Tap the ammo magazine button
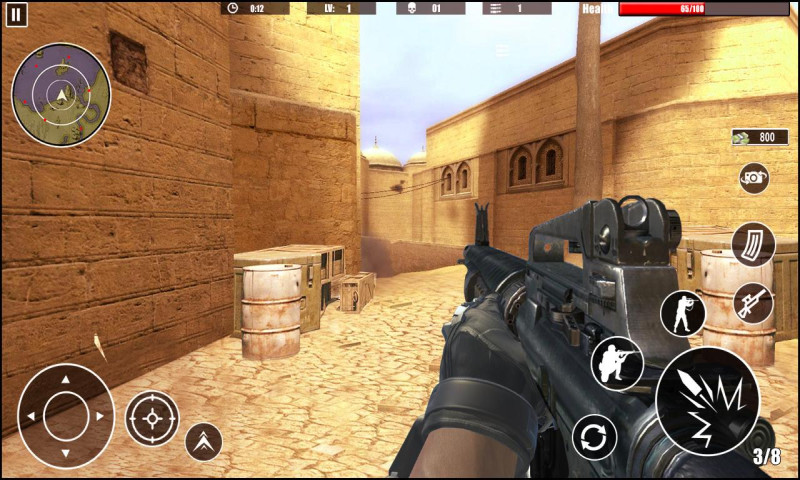The image size is (800, 480). coord(752,245)
